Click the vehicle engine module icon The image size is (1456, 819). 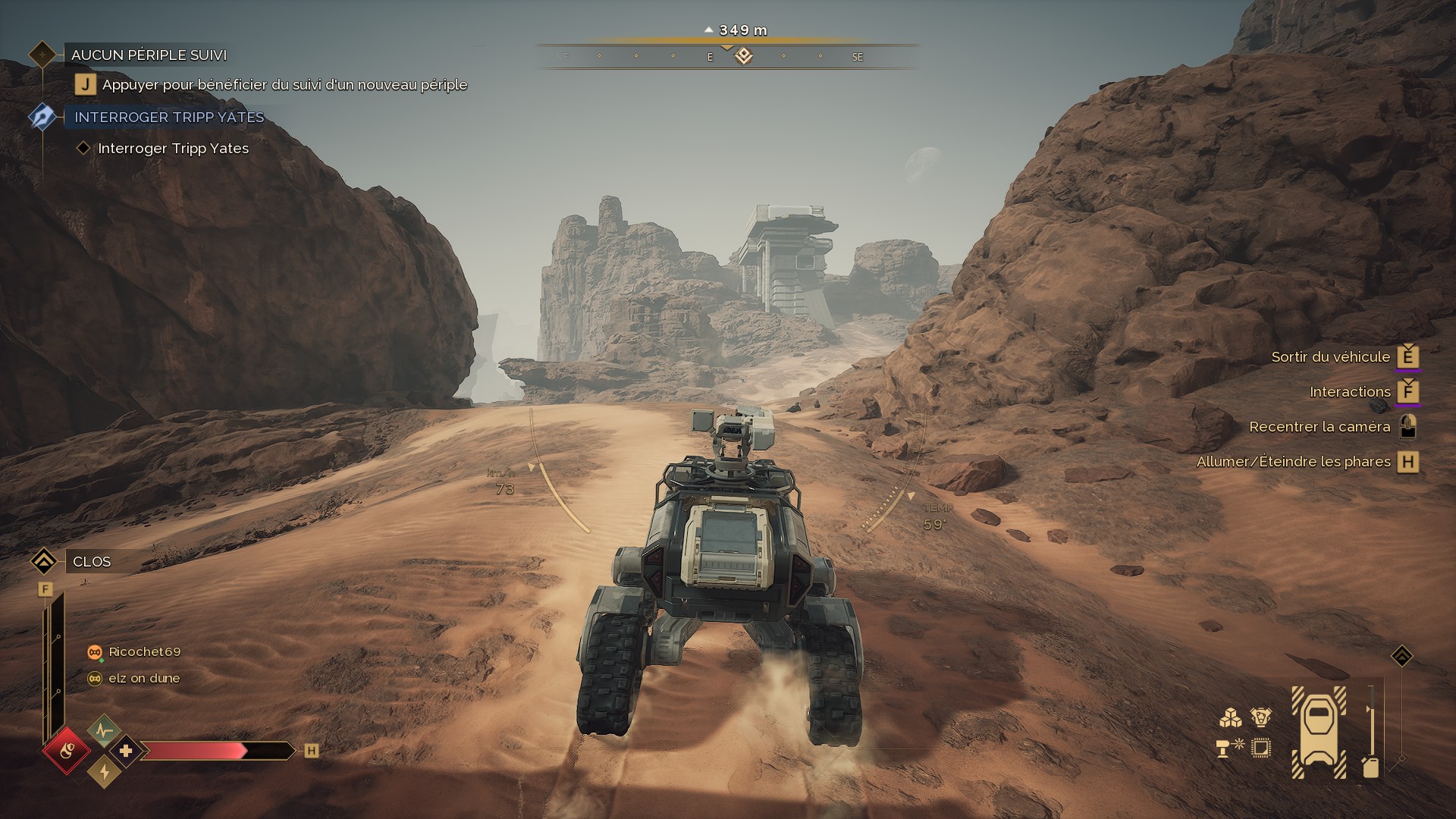click(1260, 717)
